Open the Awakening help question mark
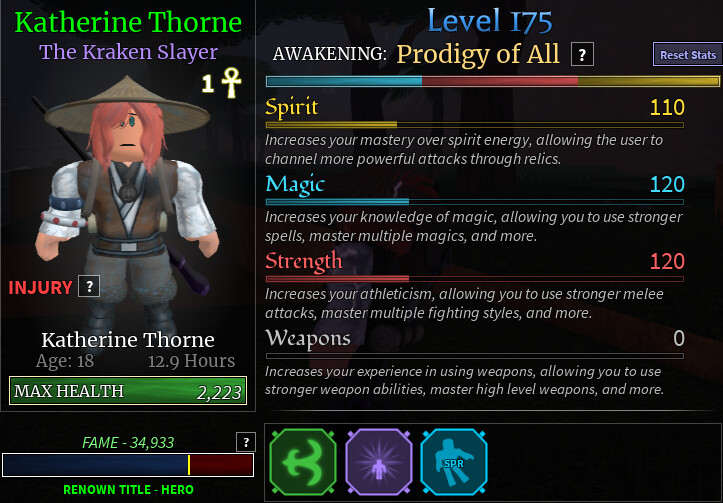The width and height of the screenshot is (723, 503). tap(583, 55)
